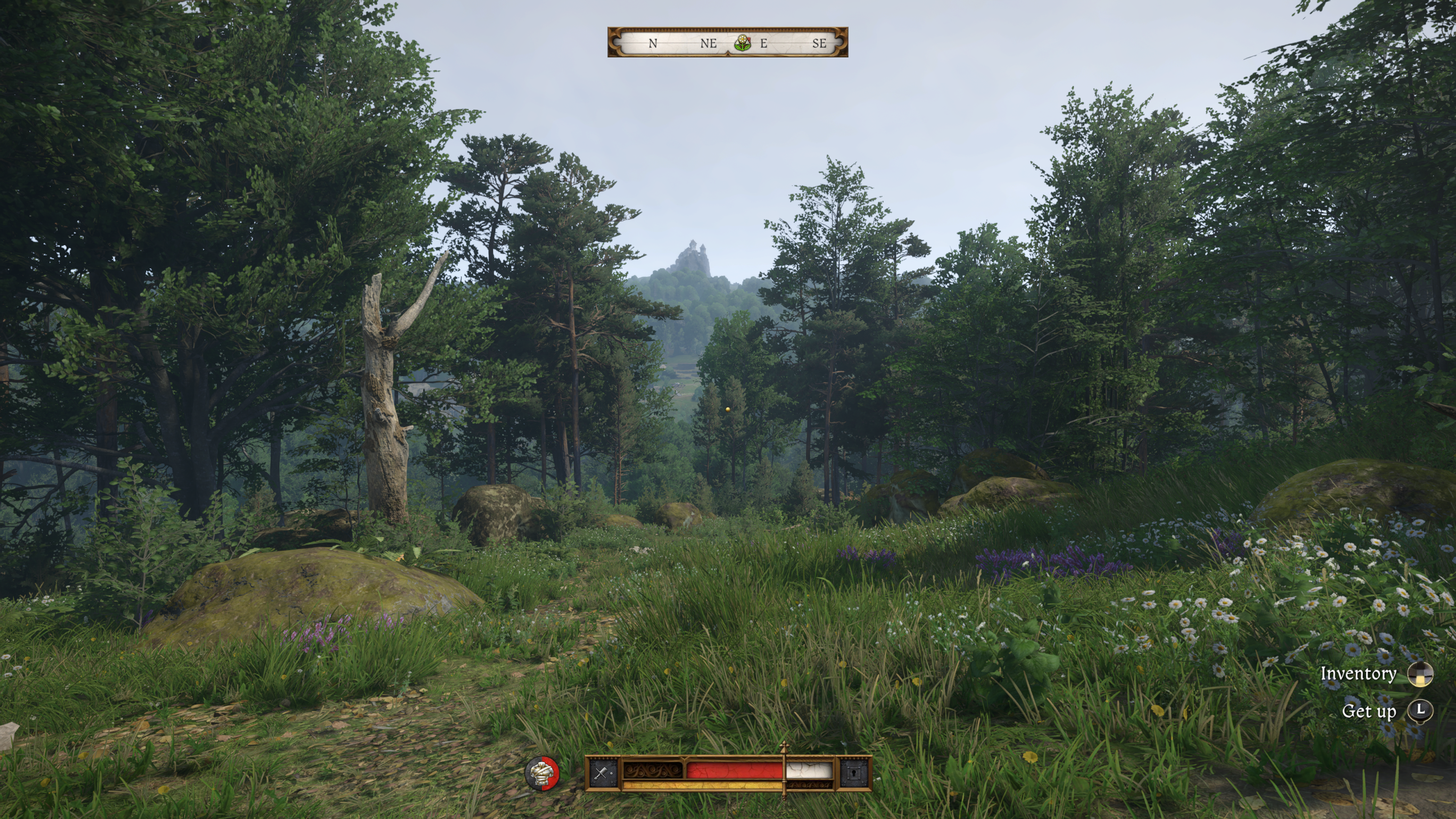Image resolution: width=1456 pixels, height=819 pixels.
Task: Select the bandaged torso injury status icon
Action: (541, 773)
